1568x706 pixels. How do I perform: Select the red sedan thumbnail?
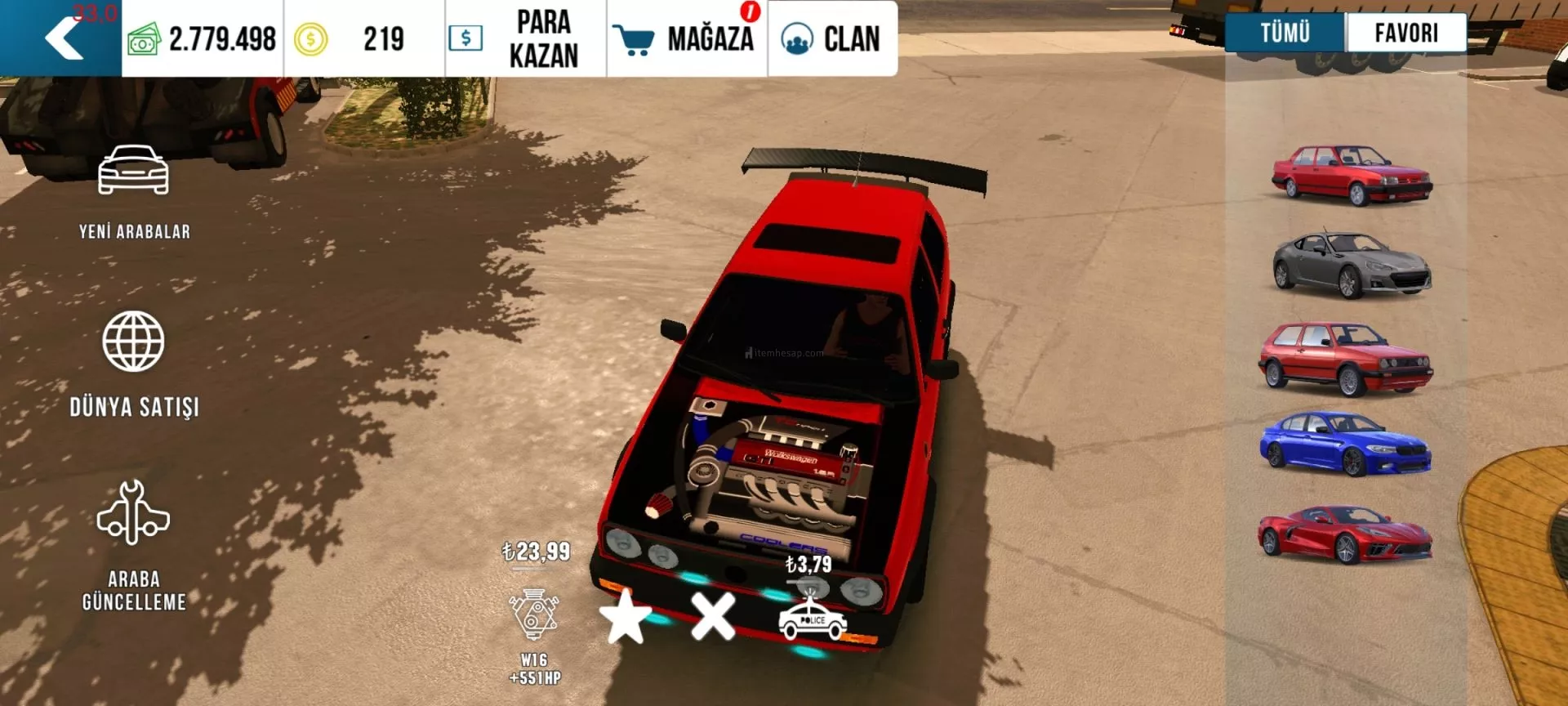click(1352, 174)
